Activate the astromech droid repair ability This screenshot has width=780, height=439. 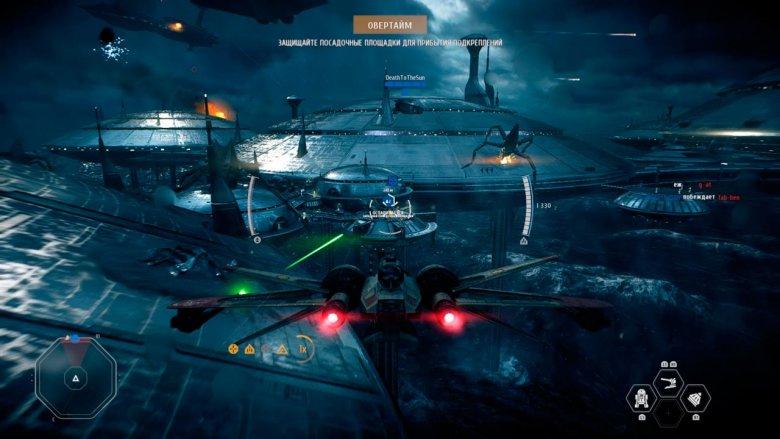coord(639,399)
